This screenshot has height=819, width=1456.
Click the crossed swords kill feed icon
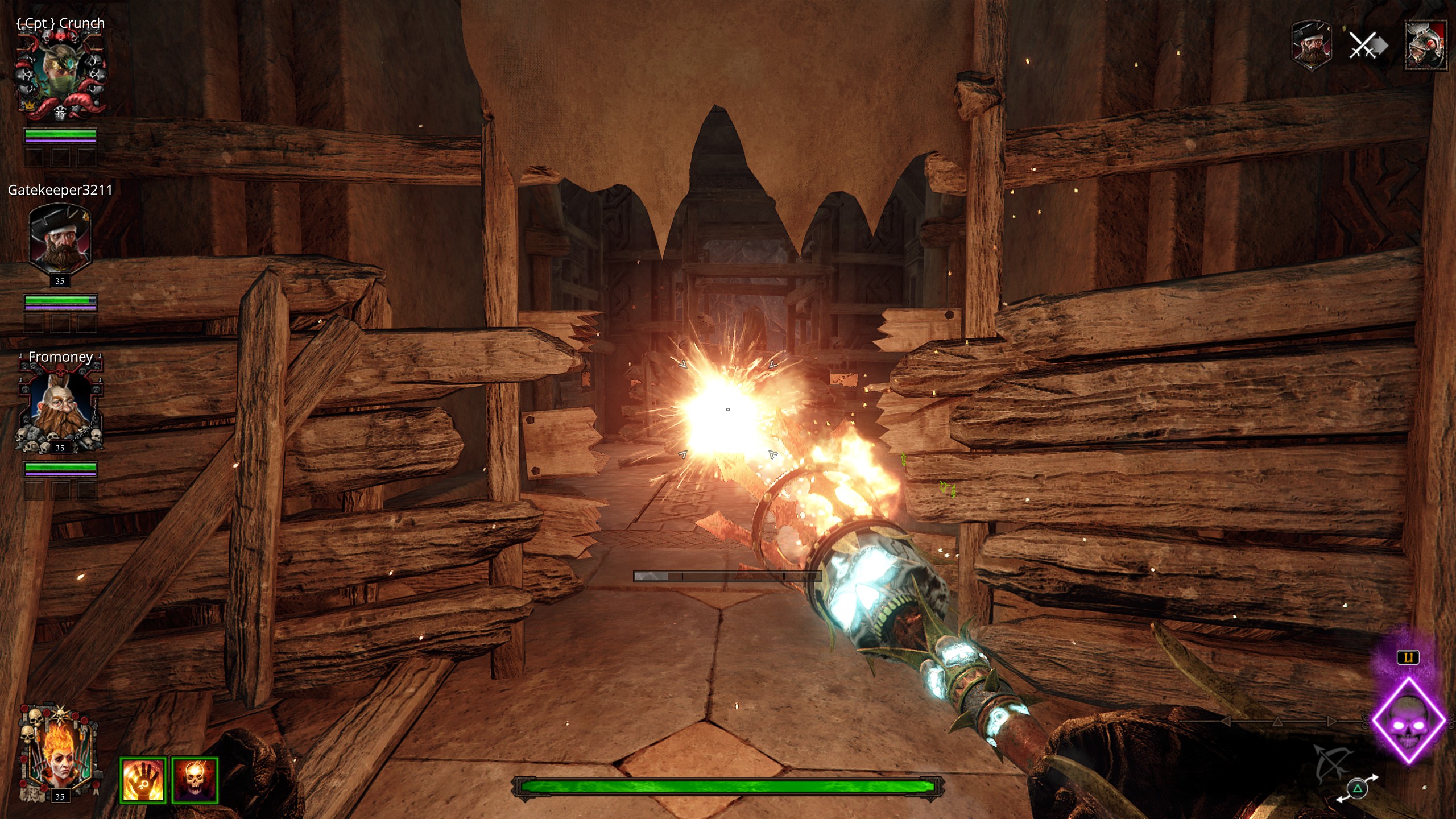pyautogui.click(x=1367, y=45)
